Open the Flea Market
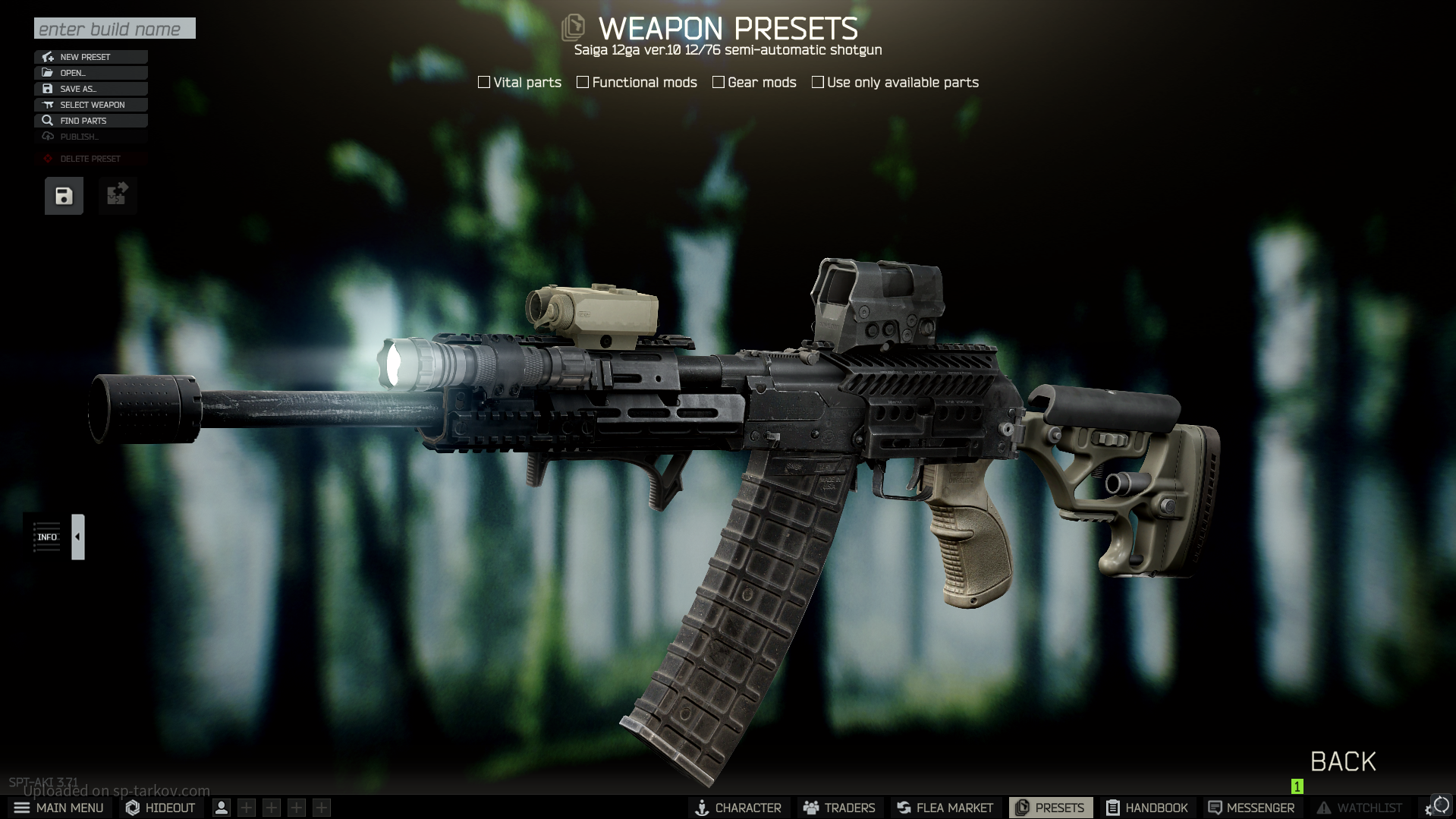This screenshot has height=819, width=1456. tap(945, 808)
